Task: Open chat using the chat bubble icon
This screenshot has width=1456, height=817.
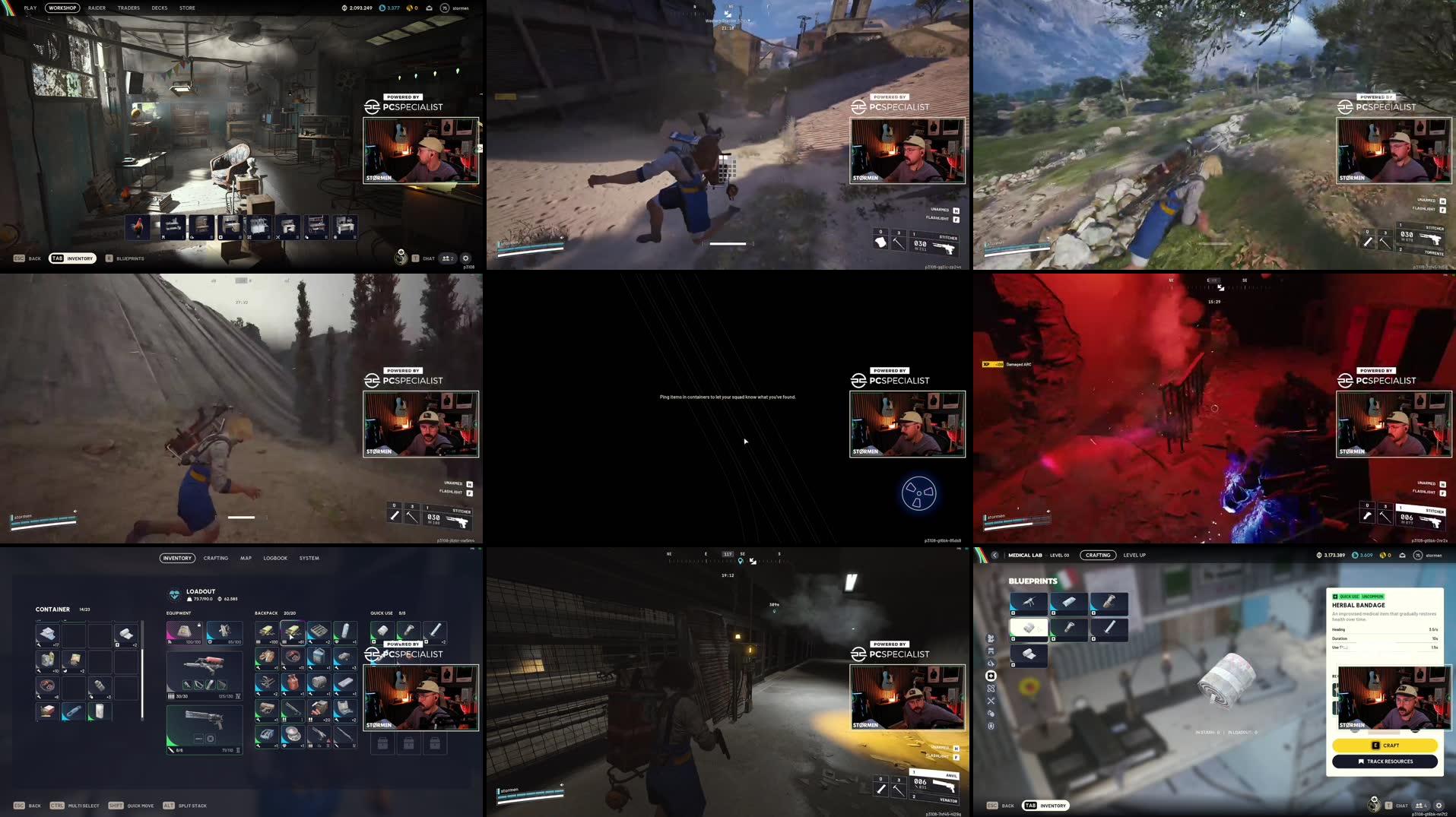Action: pos(1399,805)
